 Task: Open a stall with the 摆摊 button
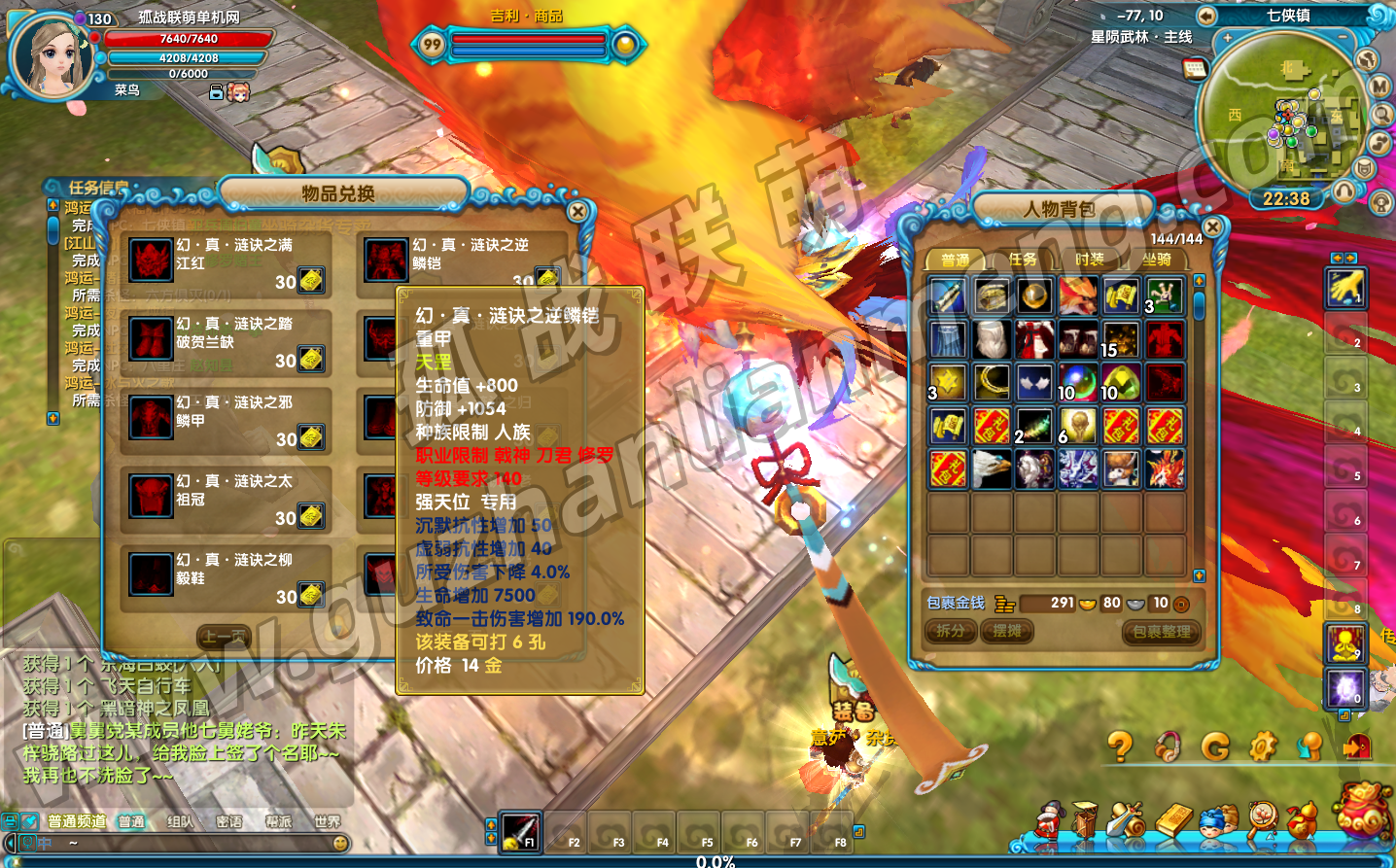point(1006,631)
